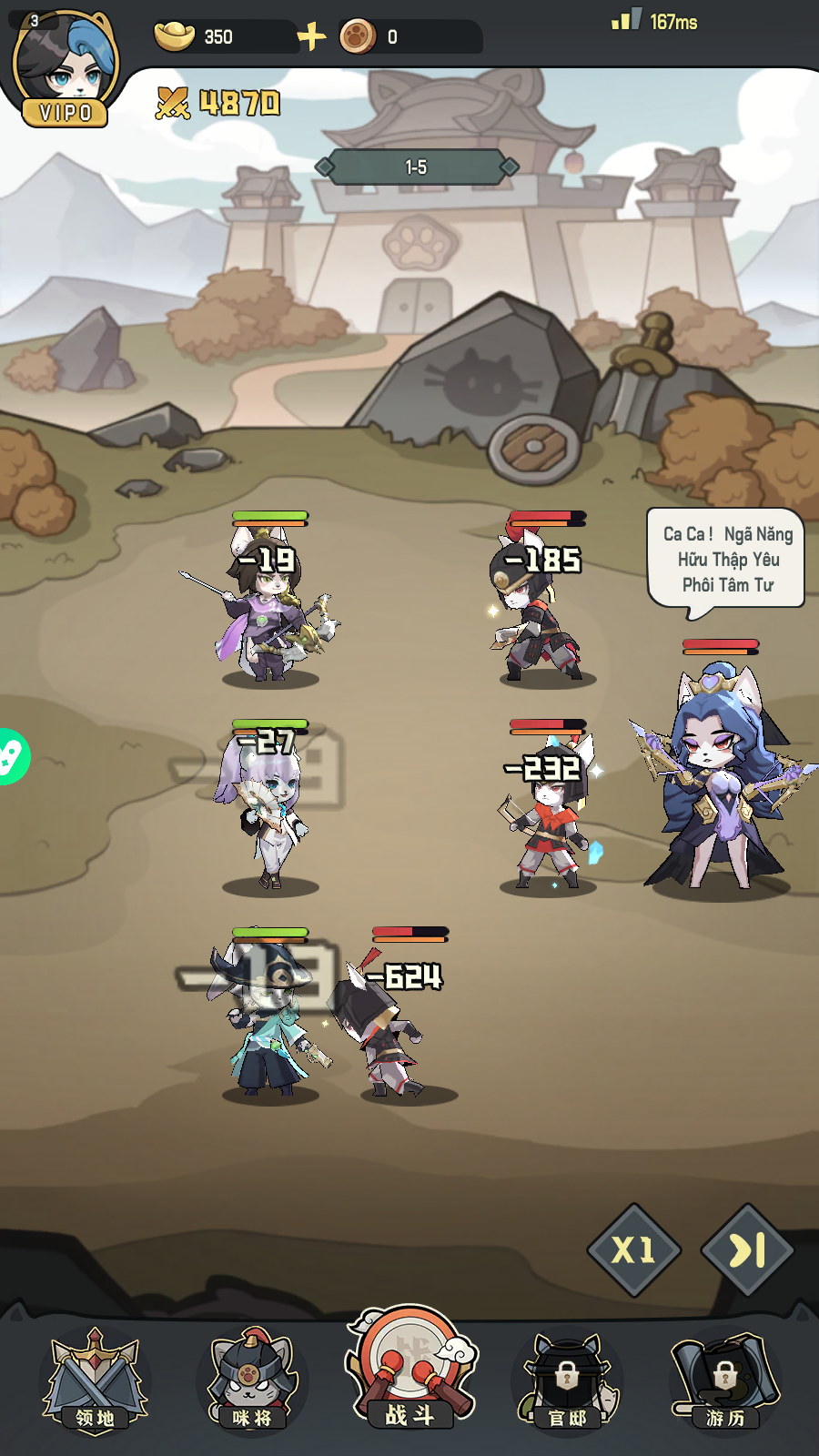Click the paw coin currency counter
Image resolution: width=819 pixels, height=1456 pixels.
409,37
